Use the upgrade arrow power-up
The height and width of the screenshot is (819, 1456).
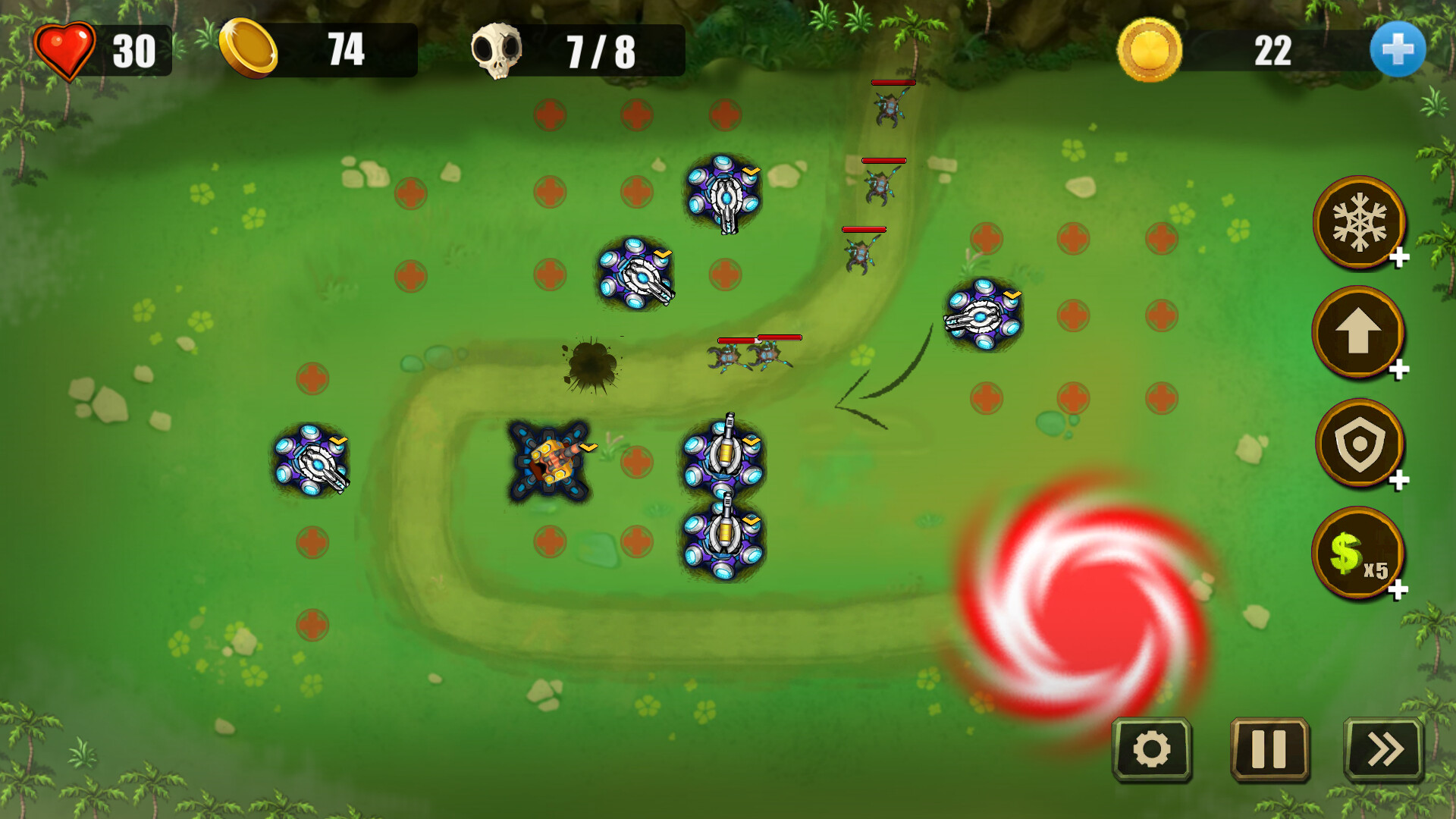1360,334
